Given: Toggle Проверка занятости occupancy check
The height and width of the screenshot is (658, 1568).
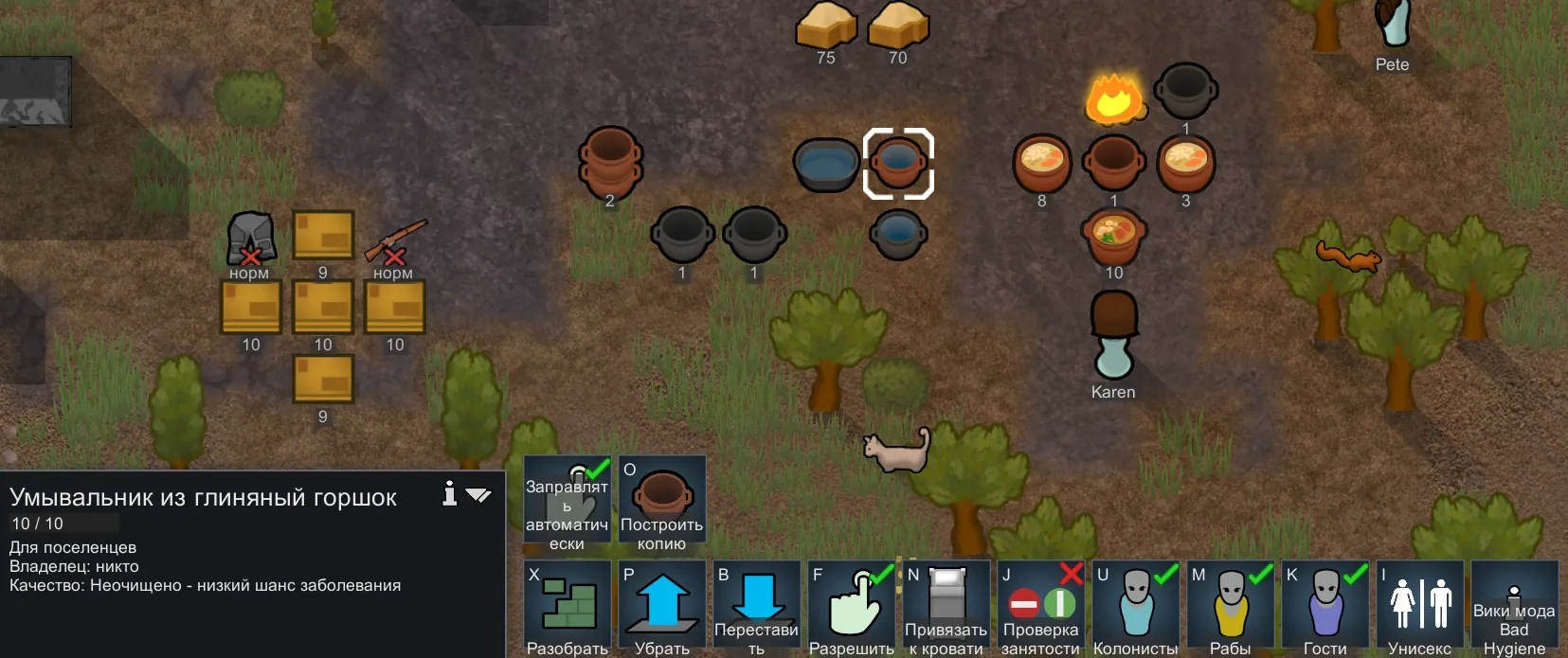Looking at the screenshot, I should tap(1040, 607).
